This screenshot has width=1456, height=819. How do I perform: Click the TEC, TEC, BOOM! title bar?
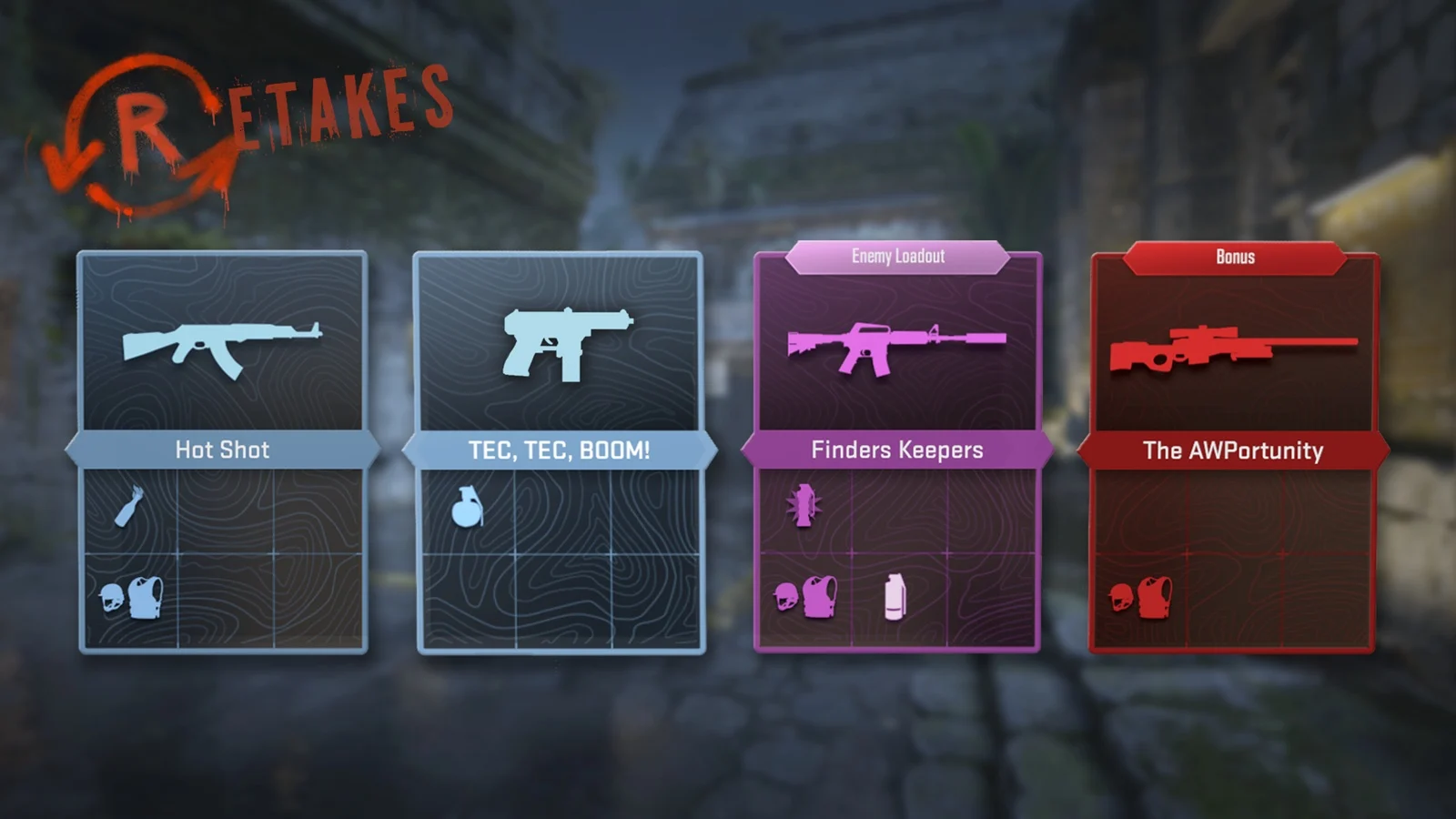(x=560, y=449)
